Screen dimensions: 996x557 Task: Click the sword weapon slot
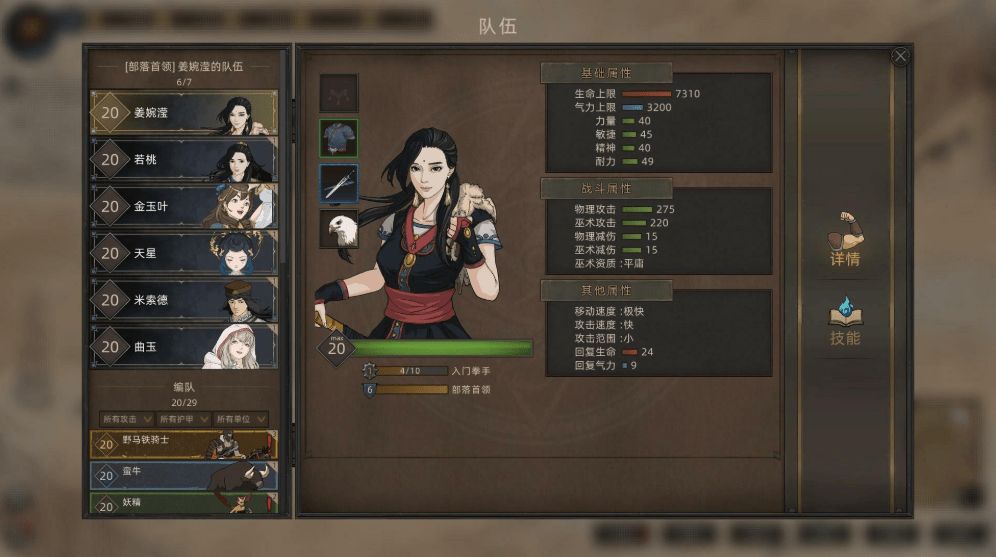pyautogui.click(x=339, y=183)
